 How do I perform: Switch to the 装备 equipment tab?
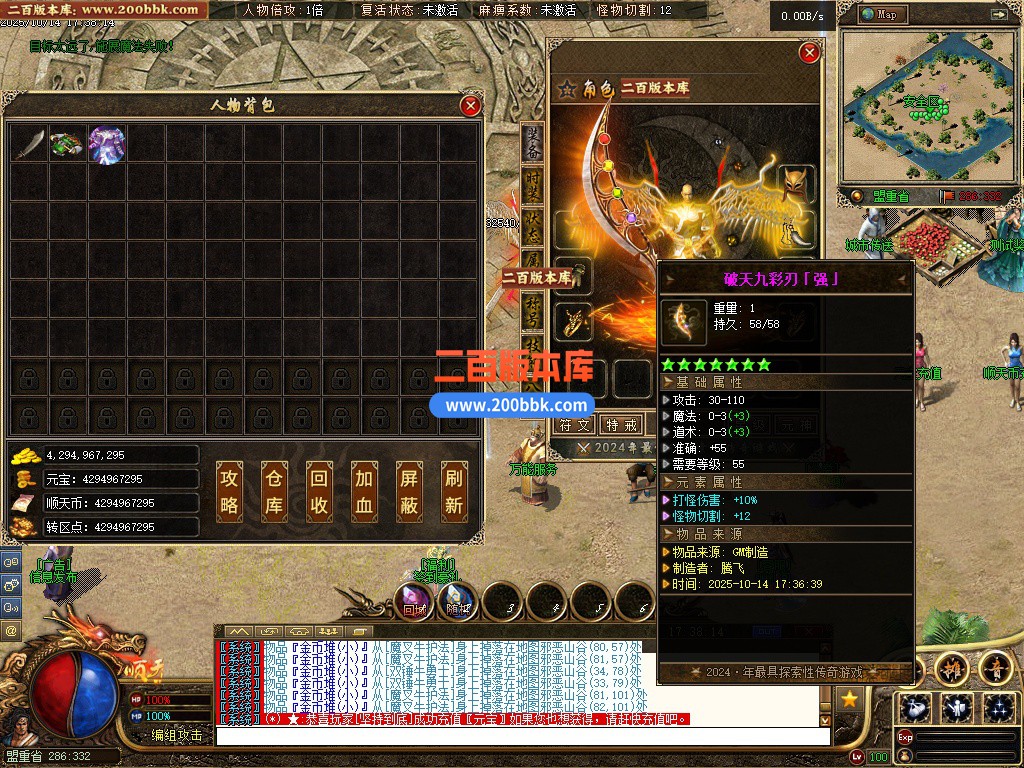coord(533,146)
